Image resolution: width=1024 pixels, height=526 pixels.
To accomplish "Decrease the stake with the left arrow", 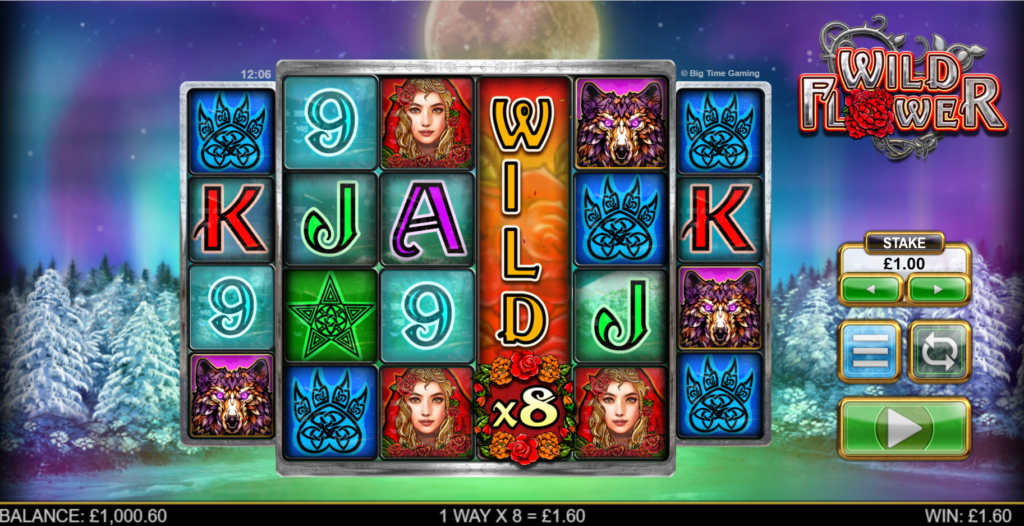I will coord(871,289).
